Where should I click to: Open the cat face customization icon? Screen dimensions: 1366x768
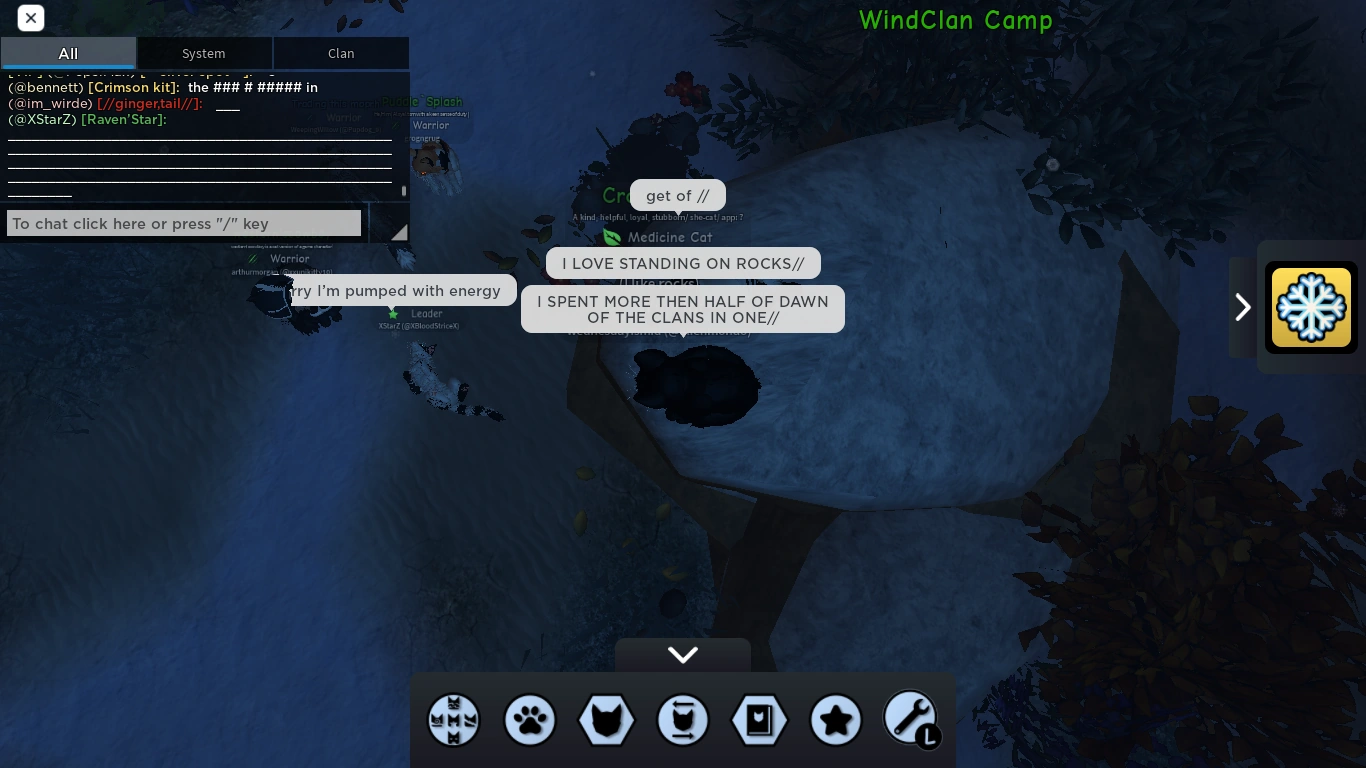(606, 720)
